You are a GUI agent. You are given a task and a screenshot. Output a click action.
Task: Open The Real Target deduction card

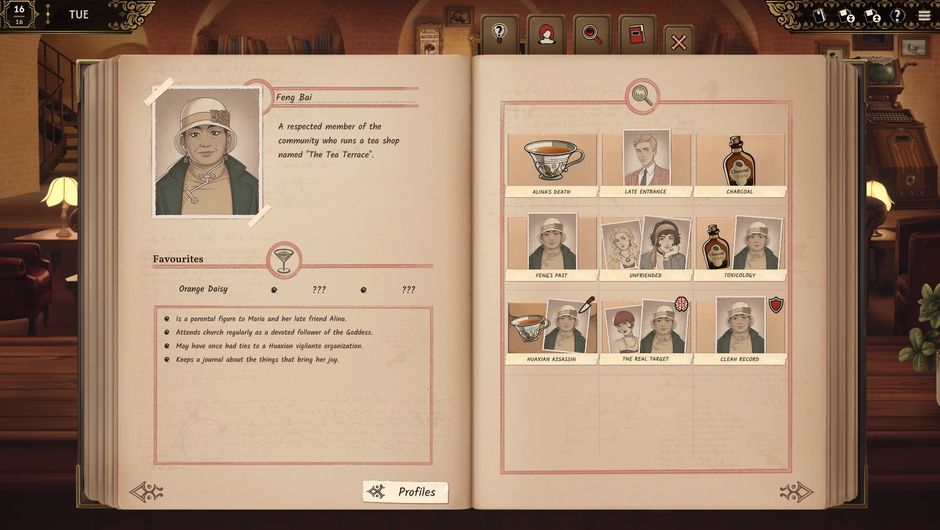[645, 331]
